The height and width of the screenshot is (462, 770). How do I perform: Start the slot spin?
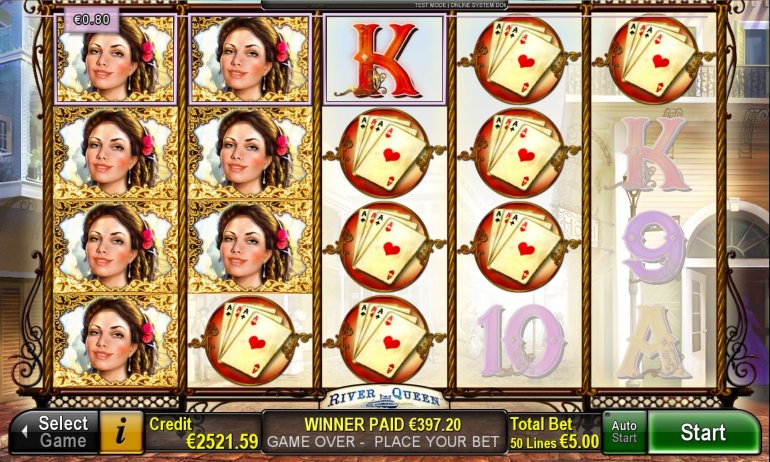[703, 433]
